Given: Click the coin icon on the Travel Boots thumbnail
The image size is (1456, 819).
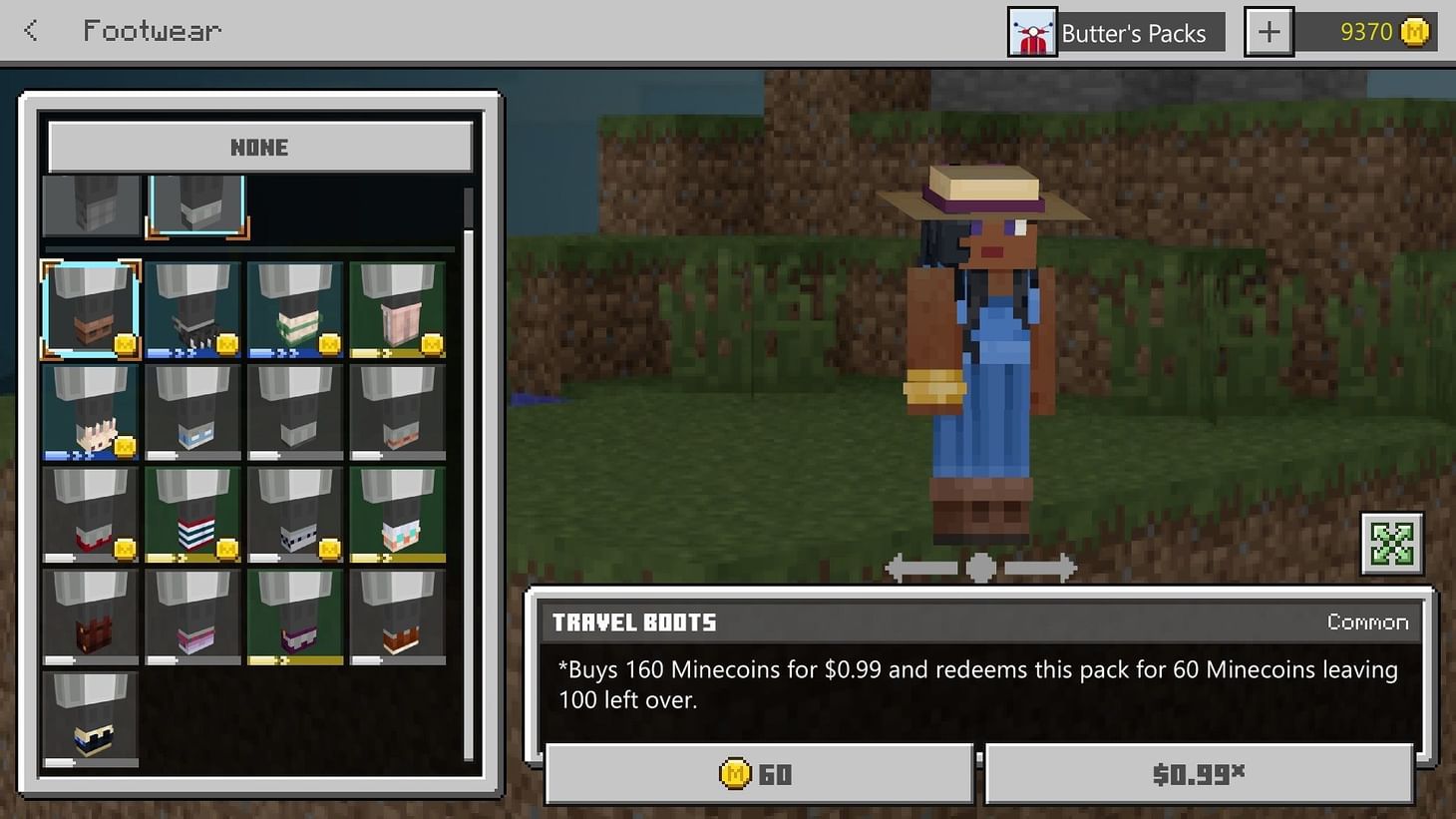Looking at the screenshot, I should pos(124,345).
